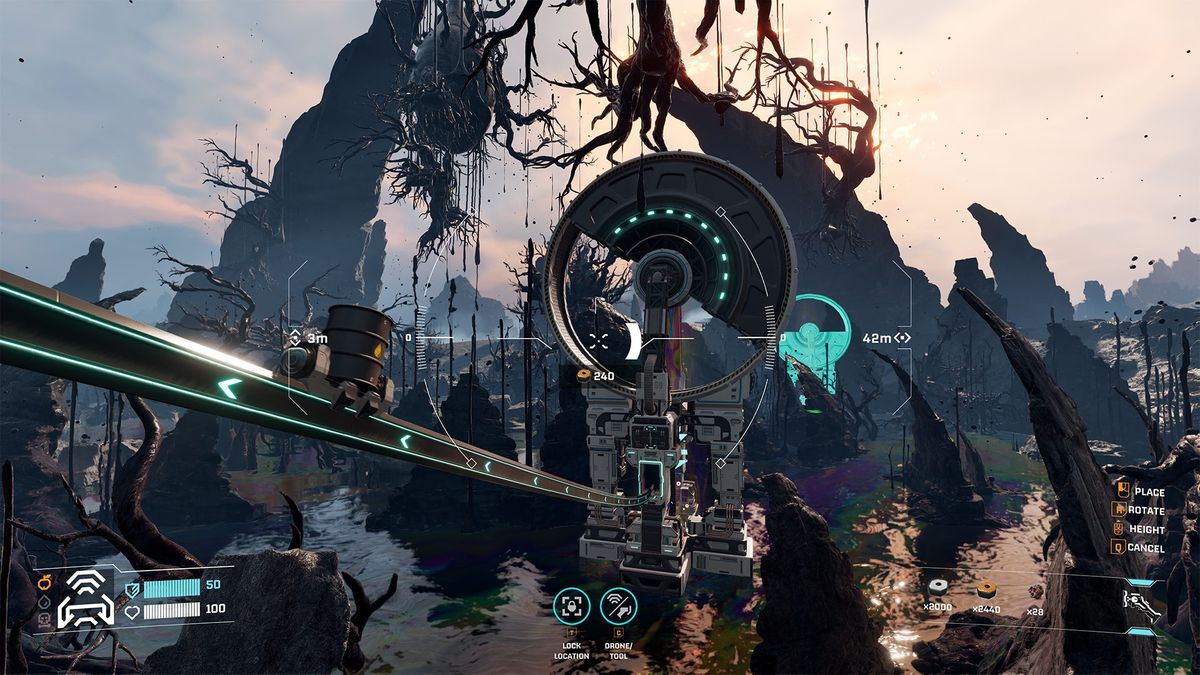Viewport: 1200px width, 675px height.
Task: Select the silver hex nut resource
Action: click(x=938, y=588)
